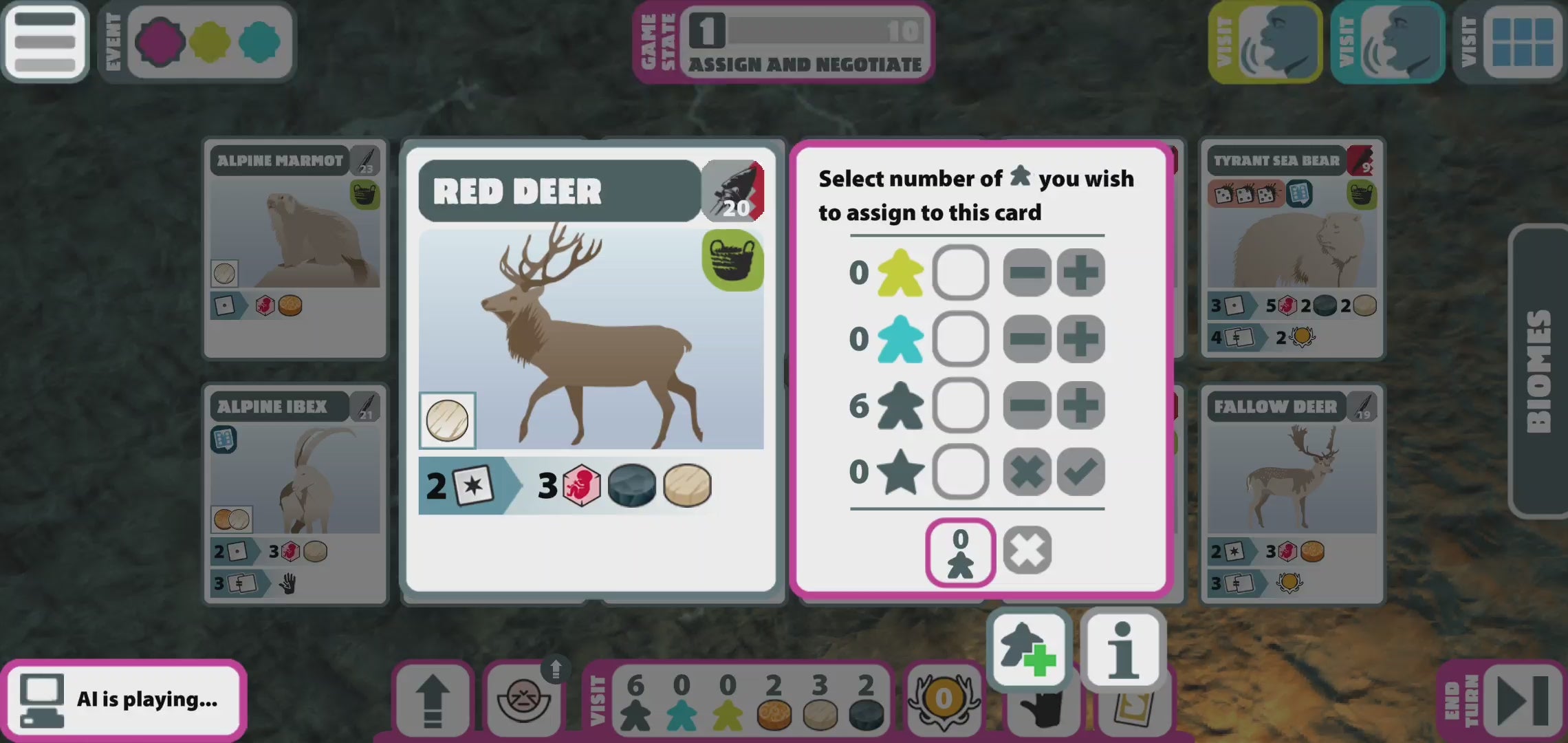
Task: Add one yellow meeple to the card
Action: (1080, 273)
